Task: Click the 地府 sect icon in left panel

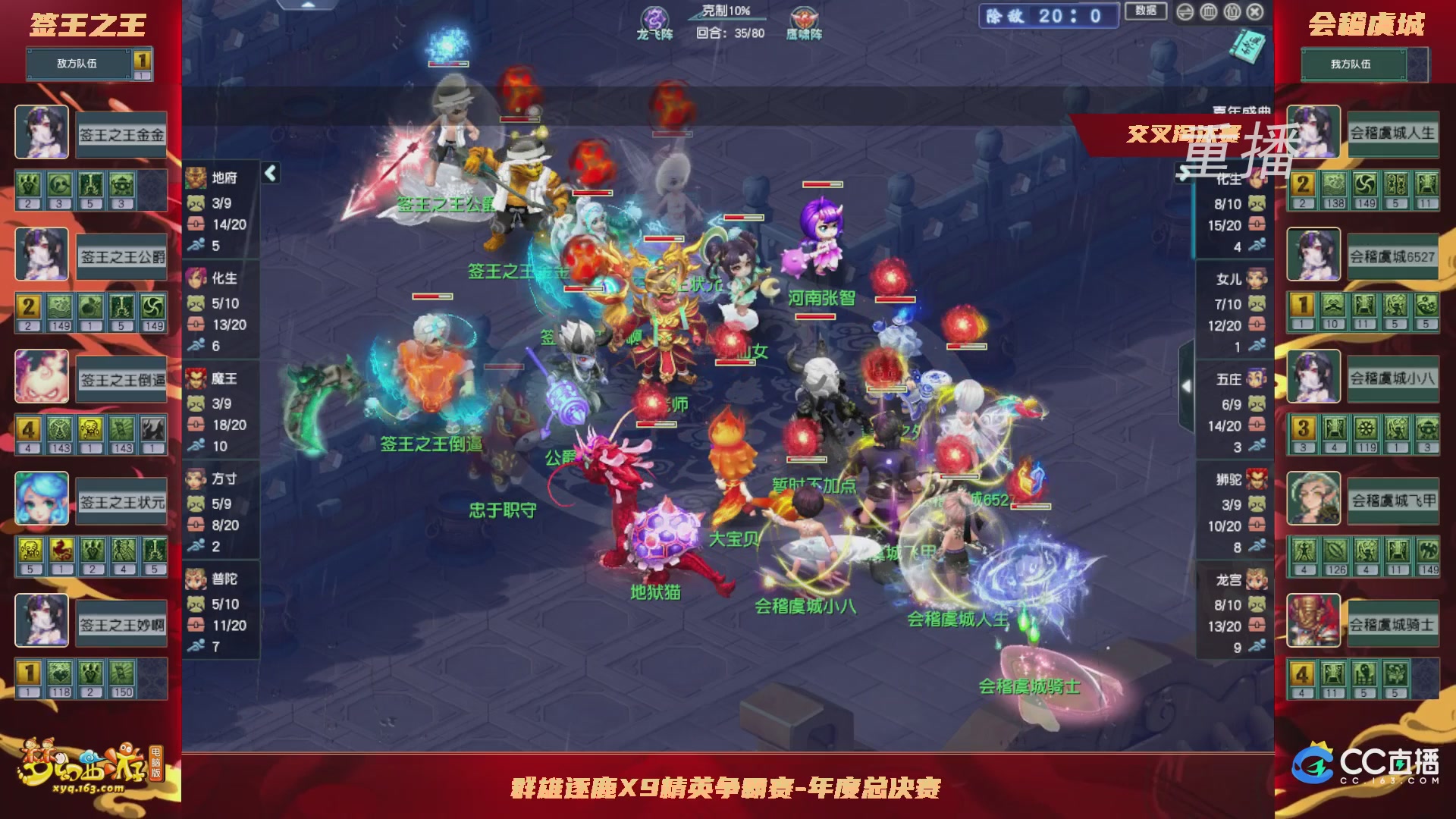Action: tap(196, 177)
